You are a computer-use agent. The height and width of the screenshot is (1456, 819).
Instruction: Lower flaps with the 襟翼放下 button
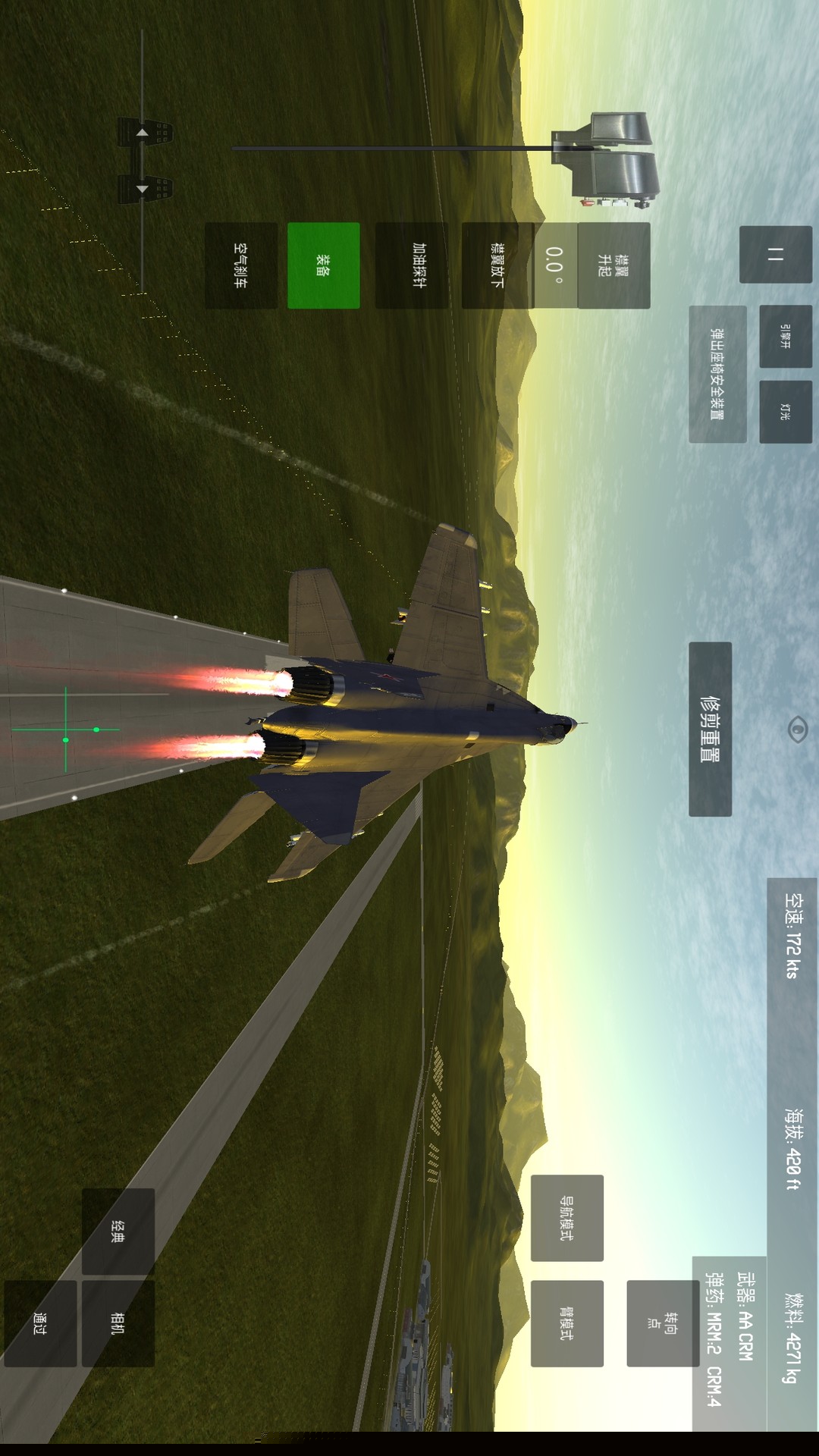497,265
